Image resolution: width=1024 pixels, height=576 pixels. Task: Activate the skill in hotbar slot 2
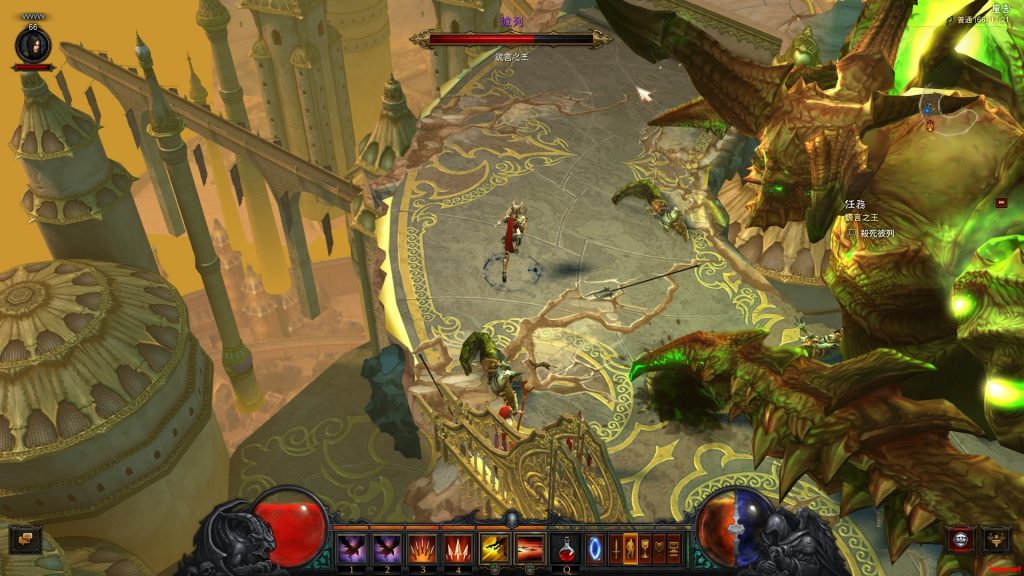point(386,548)
